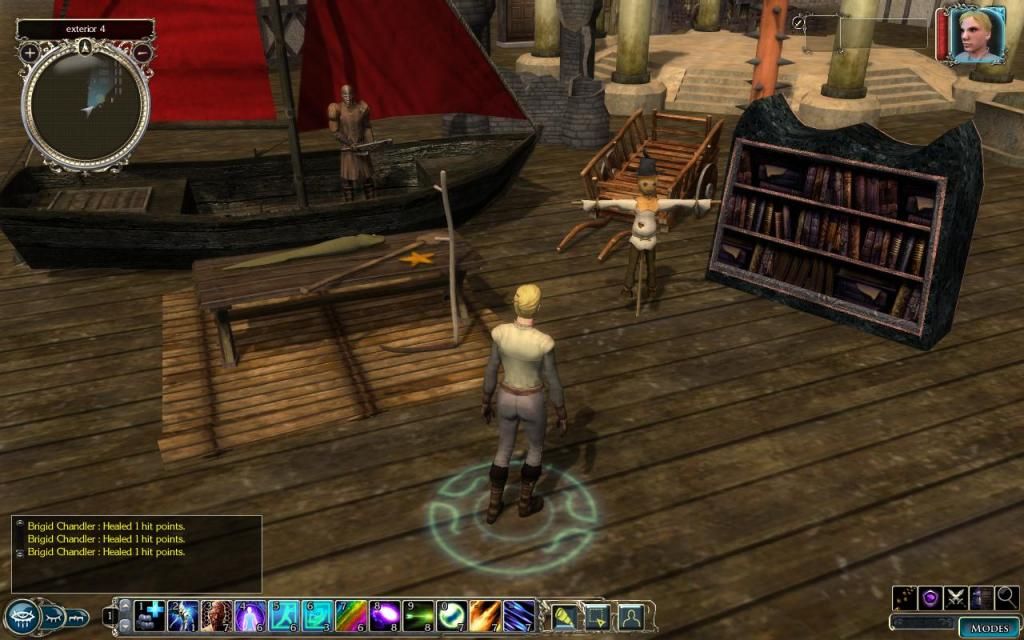Image resolution: width=1024 pixels, height=640 pixels.
Task: Click the circular minimap
Action: (86, 104)
